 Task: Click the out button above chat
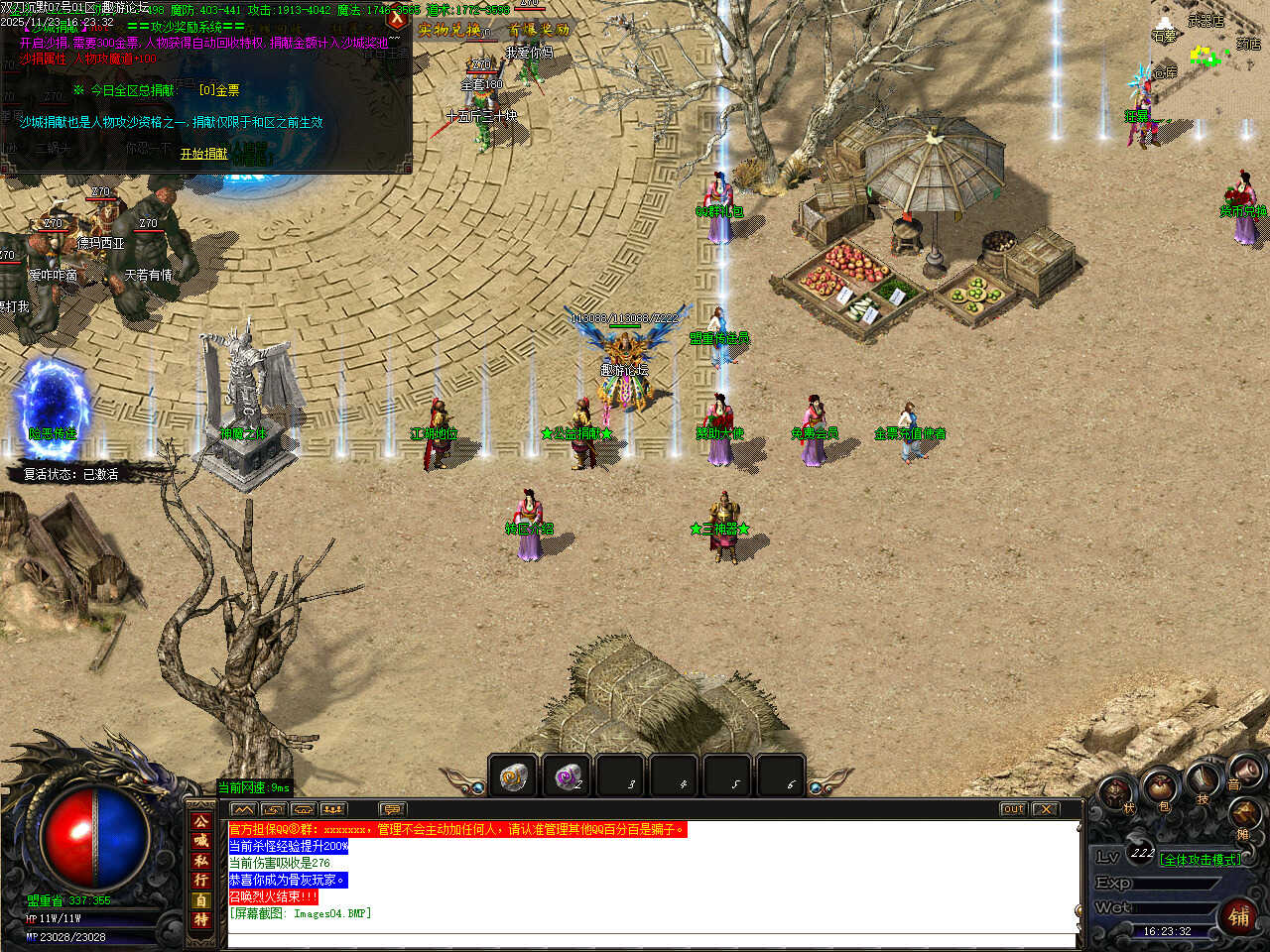click(x=1012, y=809)
